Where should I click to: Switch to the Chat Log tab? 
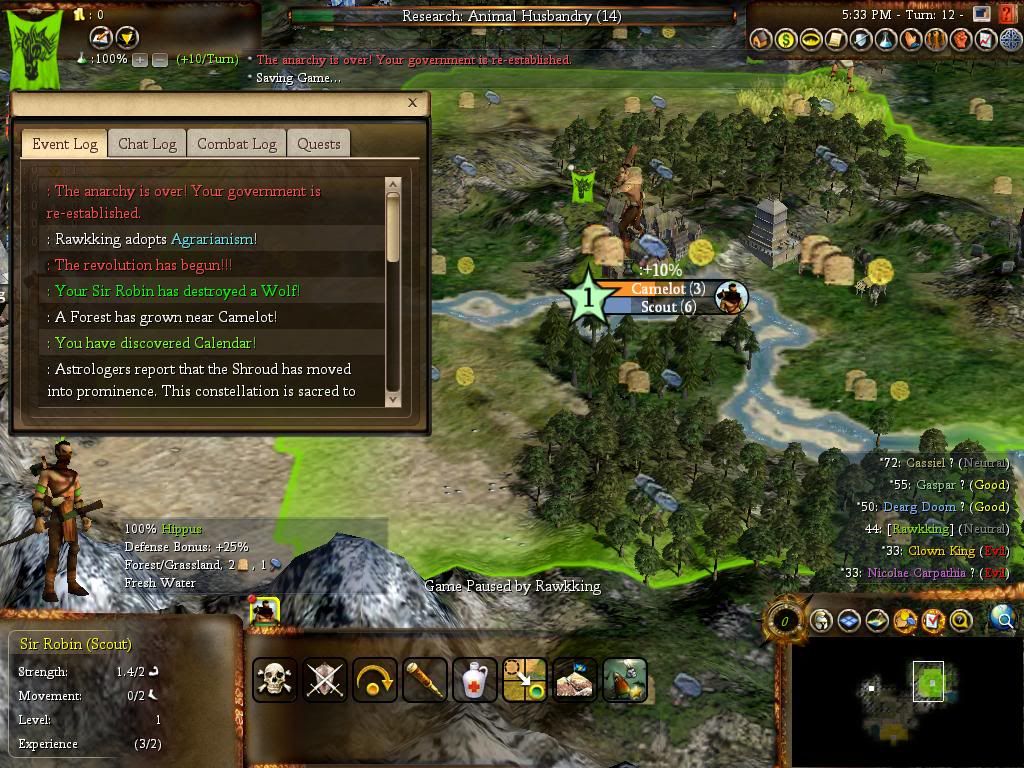[x=147, y=144]
